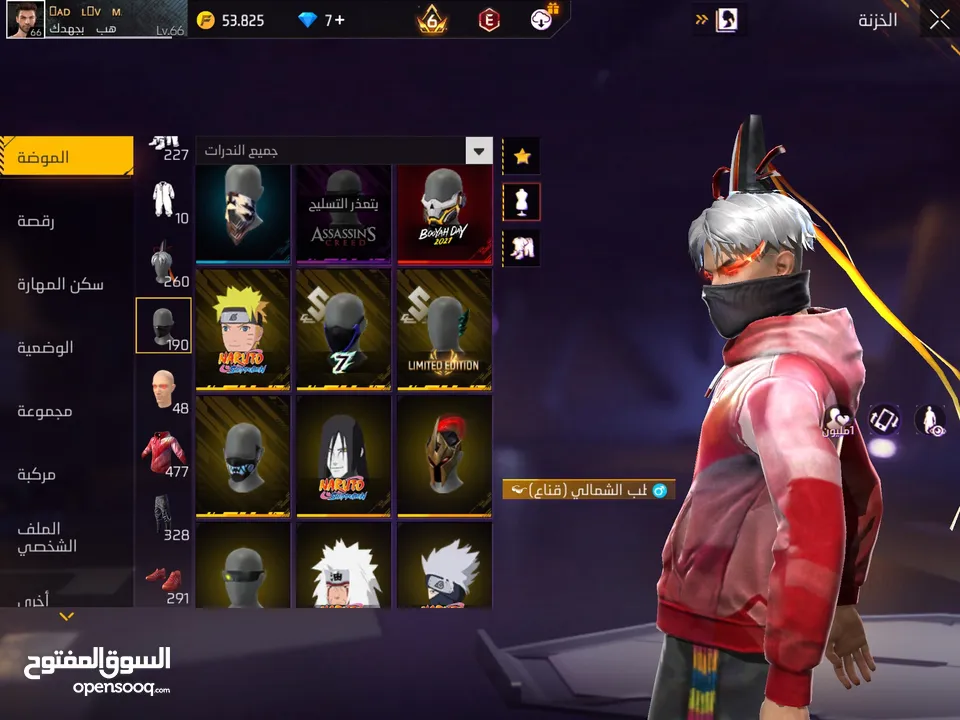Open the red shoes category
Image resolution: width=960 pixels, height=720 pixels.
pyautogui.click(x=162, y=582)
